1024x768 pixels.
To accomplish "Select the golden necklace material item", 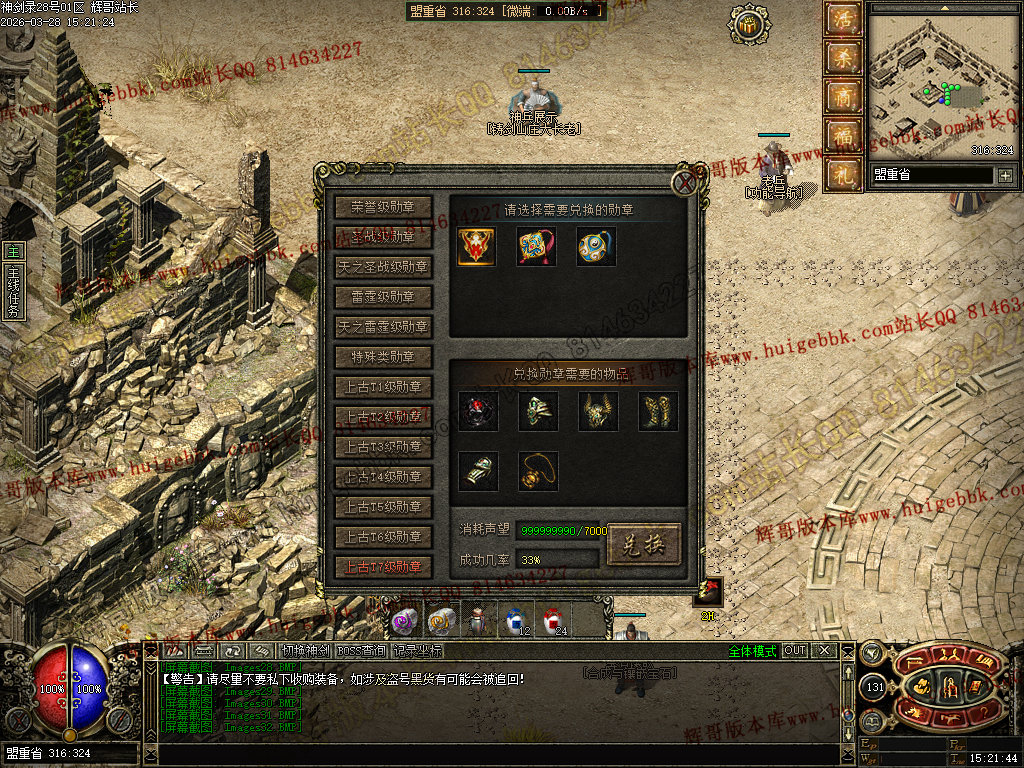I will [x=538, y=471].
